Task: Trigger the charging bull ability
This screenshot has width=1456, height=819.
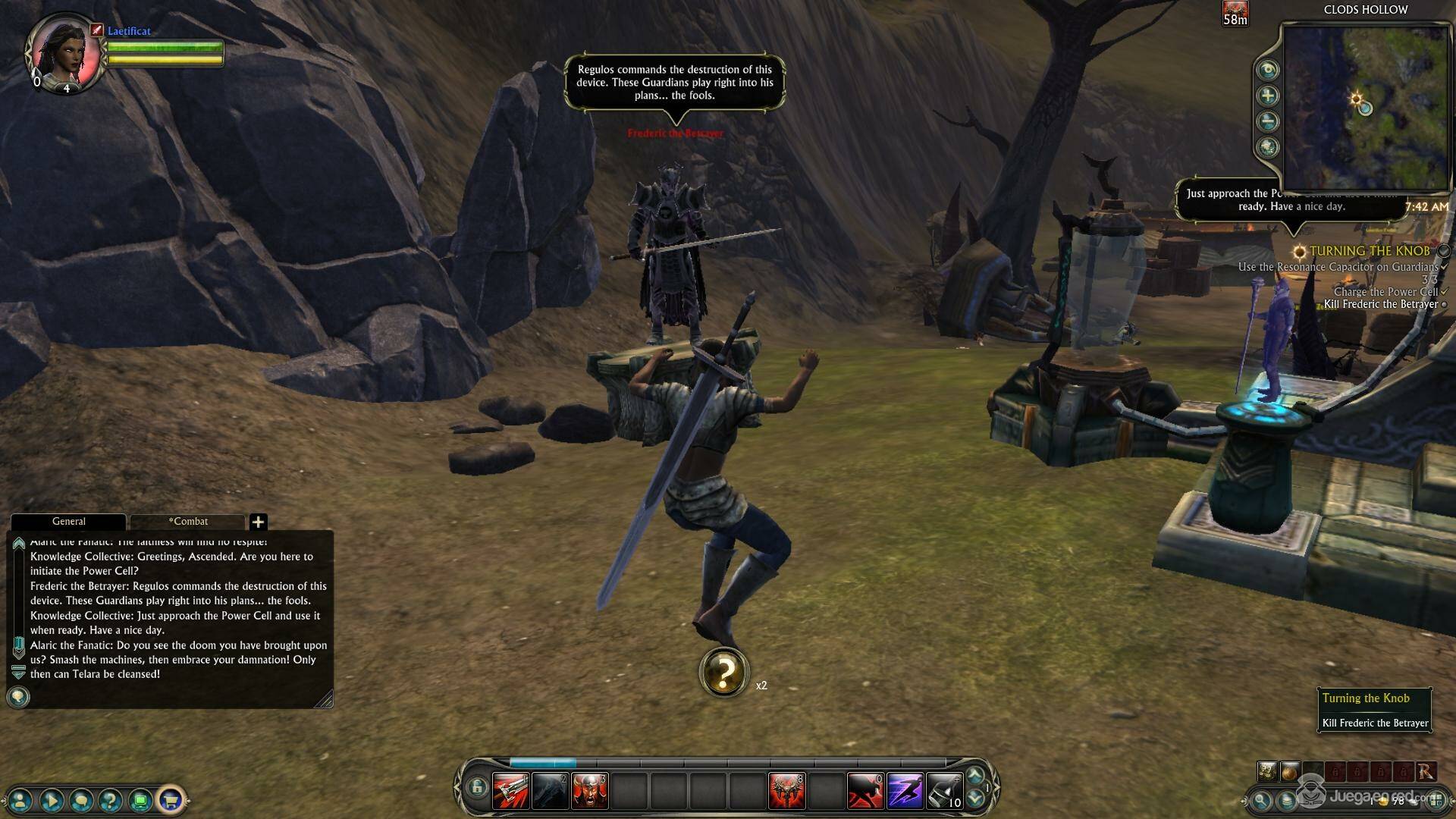Action: tap(865, 791)
